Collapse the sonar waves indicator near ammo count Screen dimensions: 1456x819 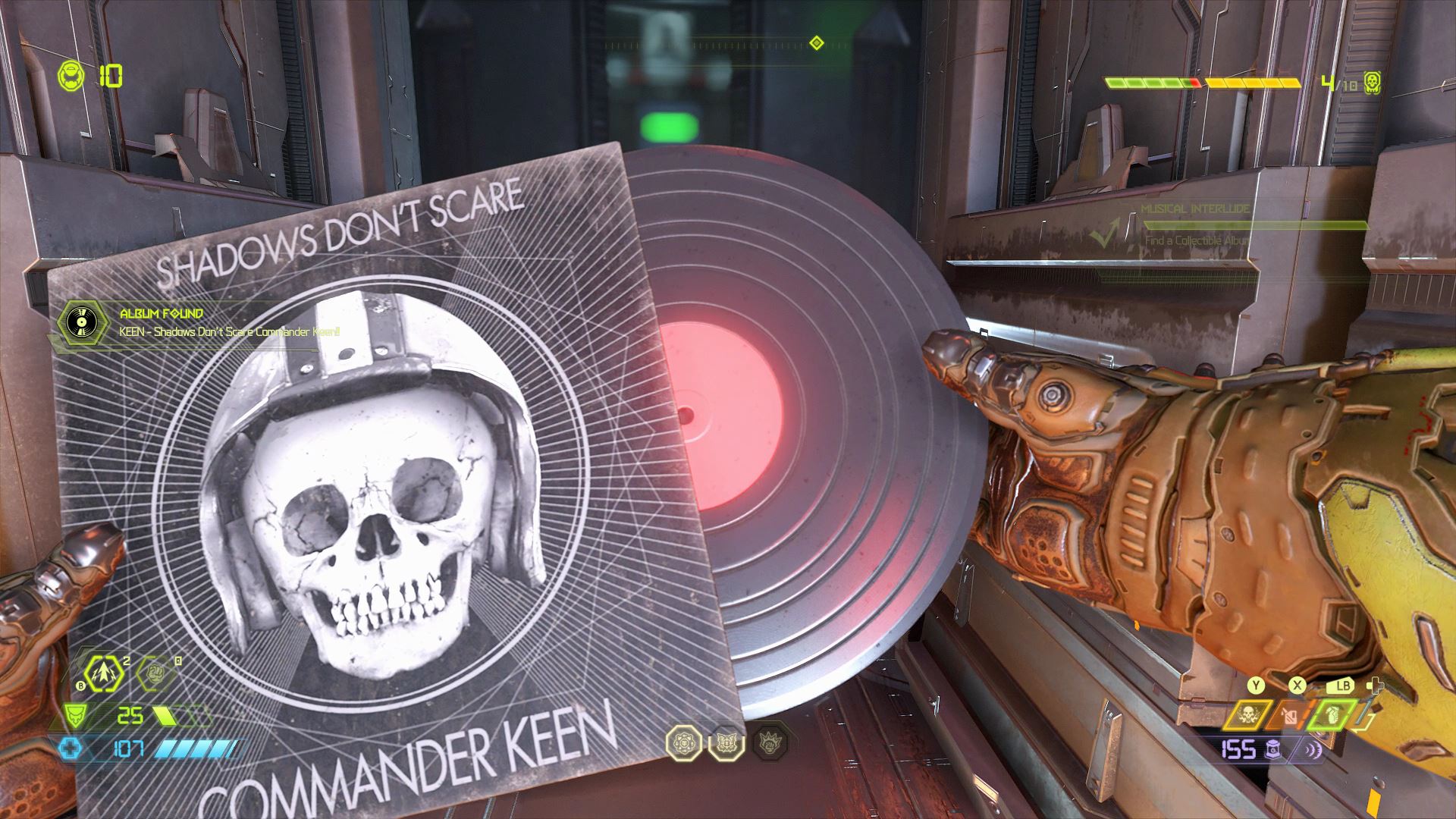point(1313,749)
